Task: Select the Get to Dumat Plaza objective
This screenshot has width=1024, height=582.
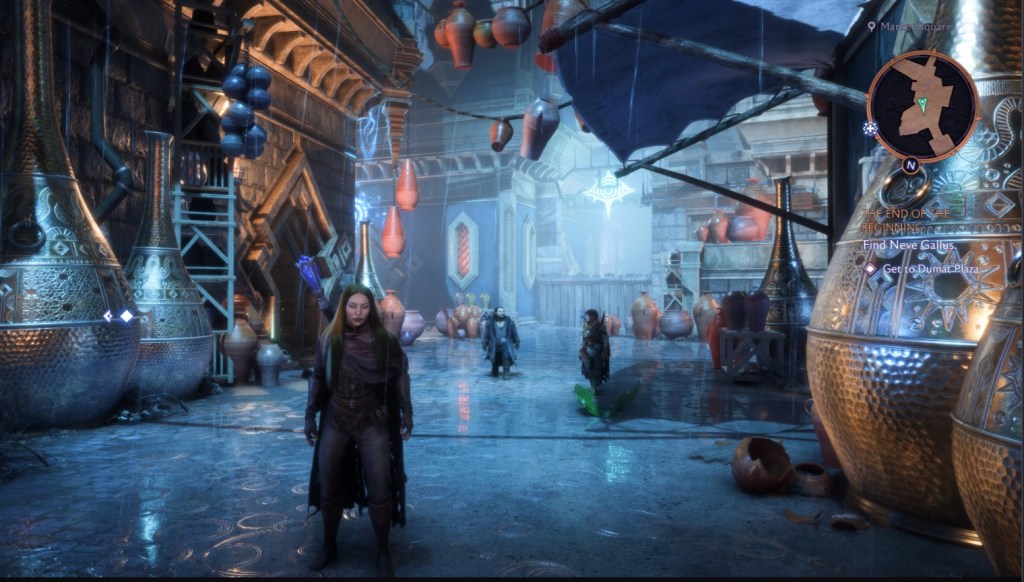Action: coord(919,269)
